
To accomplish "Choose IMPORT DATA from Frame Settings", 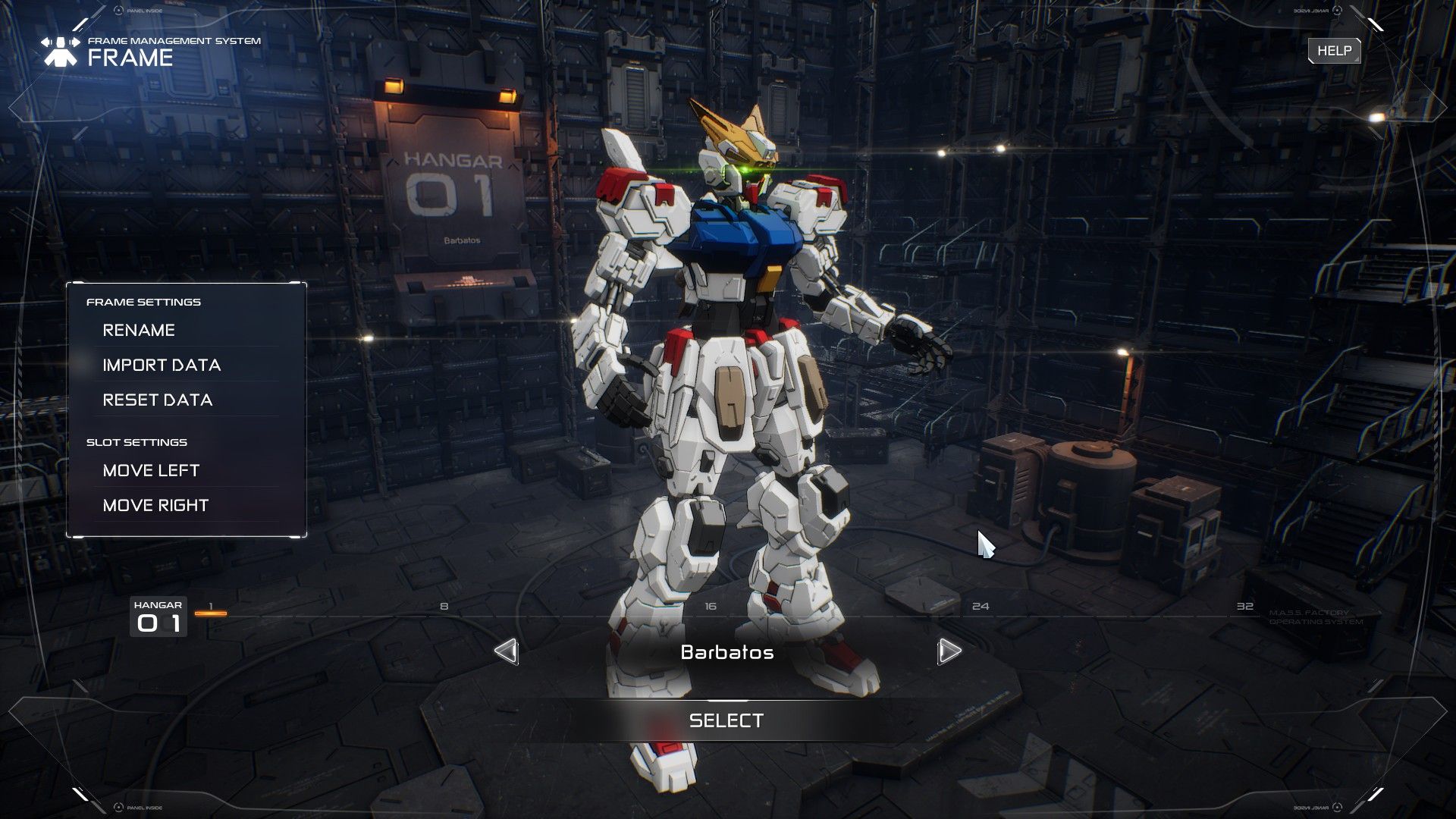I will 162,365.
